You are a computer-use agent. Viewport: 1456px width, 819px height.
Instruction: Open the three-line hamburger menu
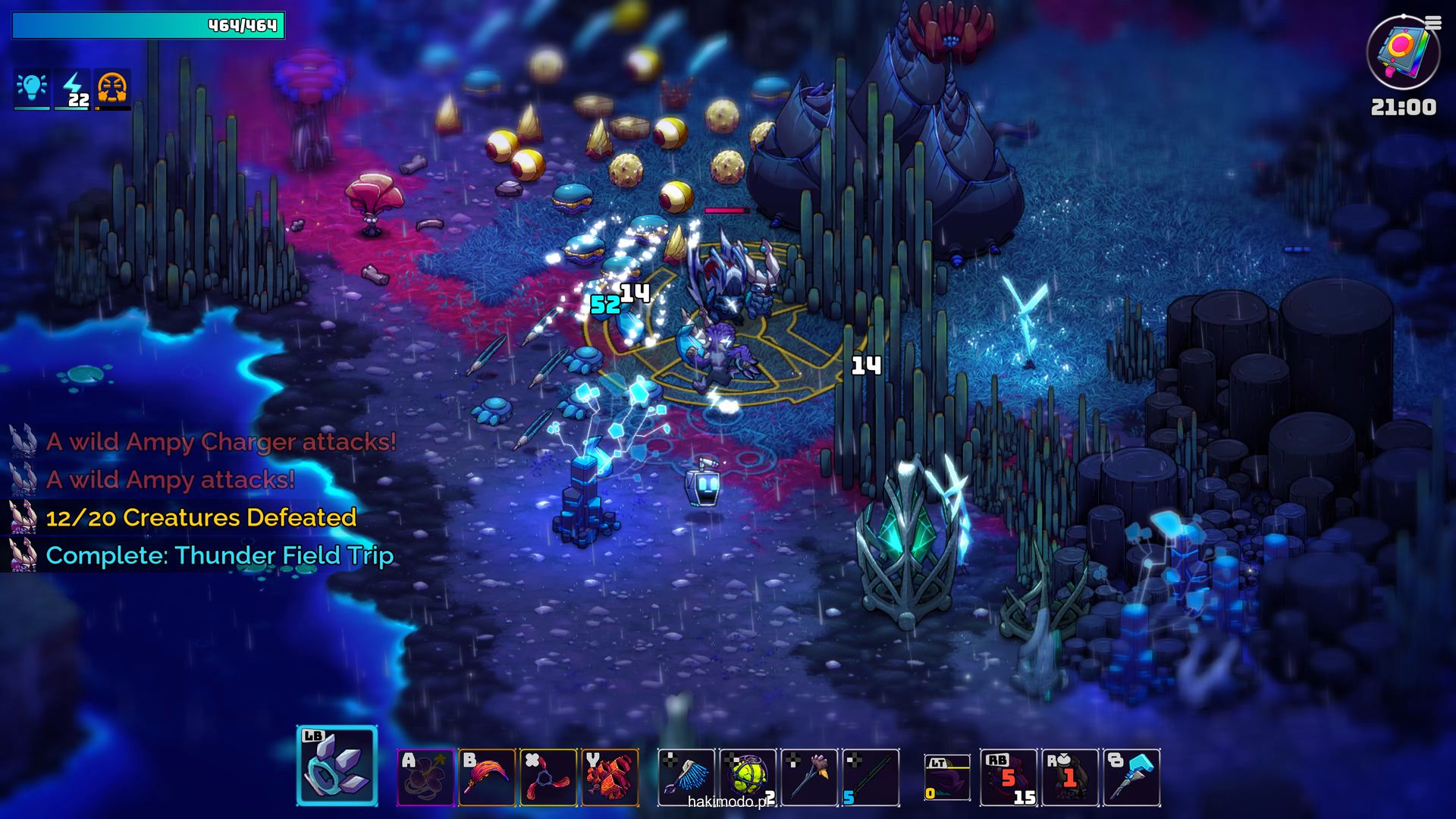1433,24
